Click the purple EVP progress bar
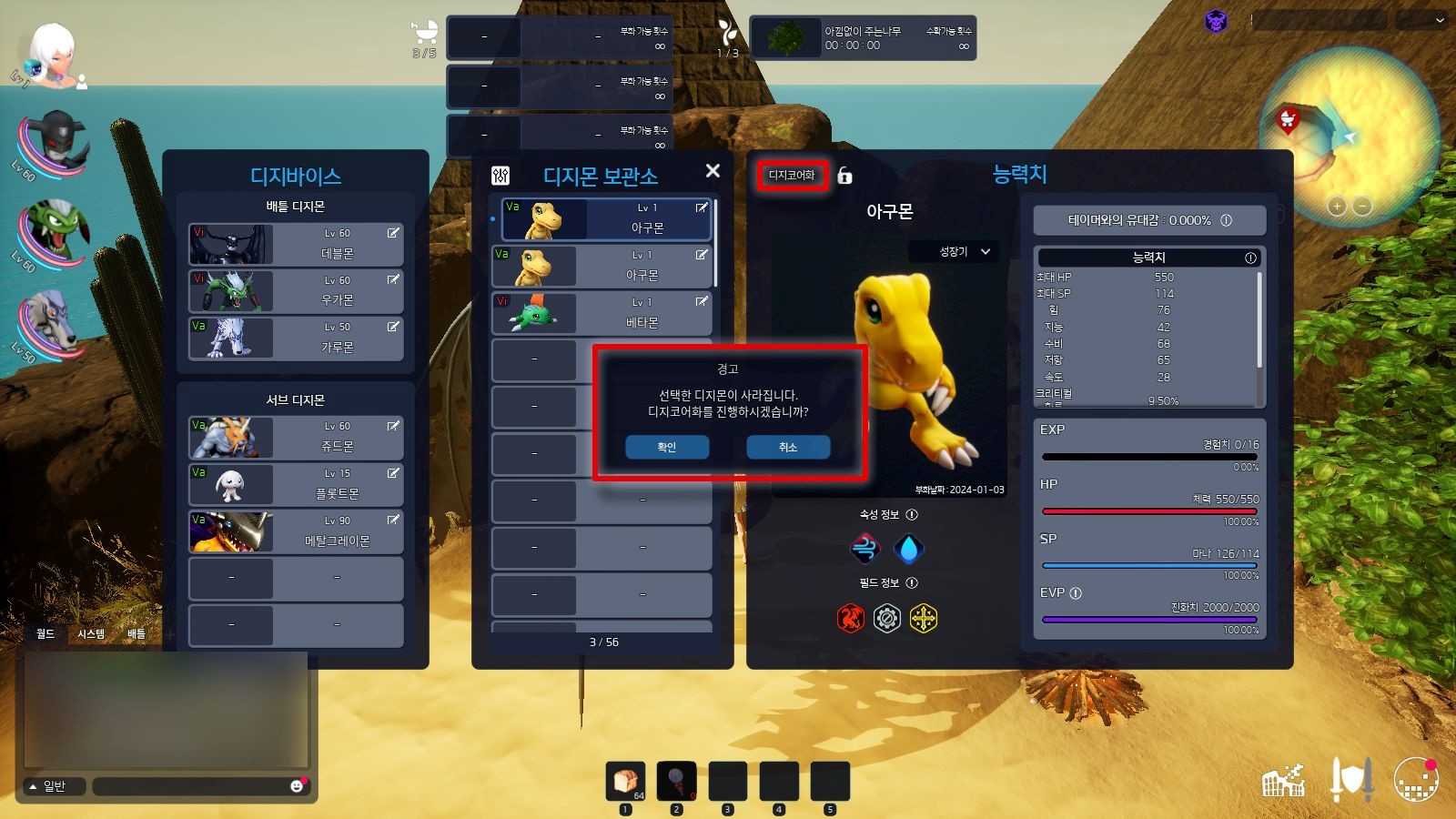 (1149, 619)
